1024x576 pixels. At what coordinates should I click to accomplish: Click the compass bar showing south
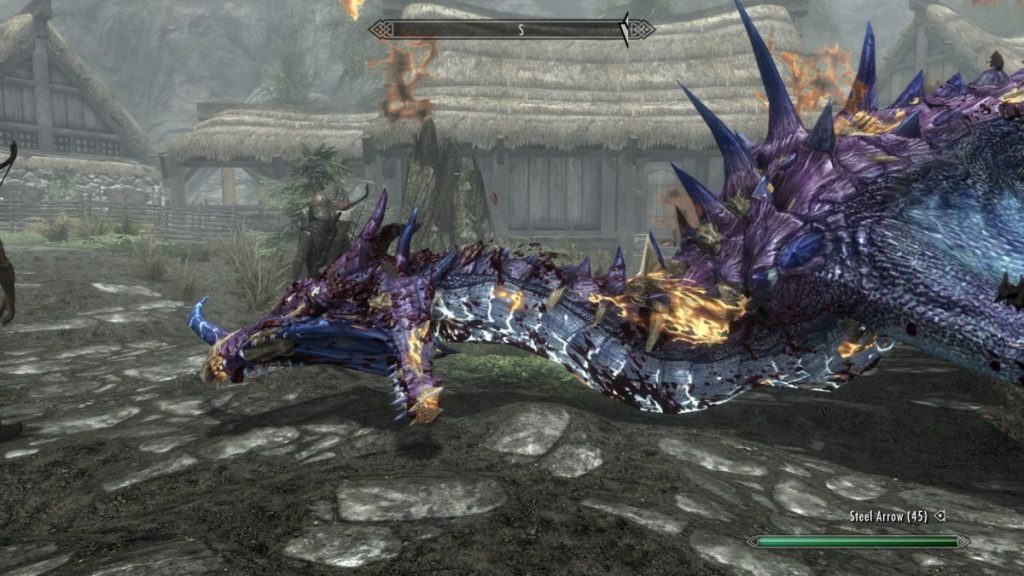pyautogui.click(x=511, y=30)
